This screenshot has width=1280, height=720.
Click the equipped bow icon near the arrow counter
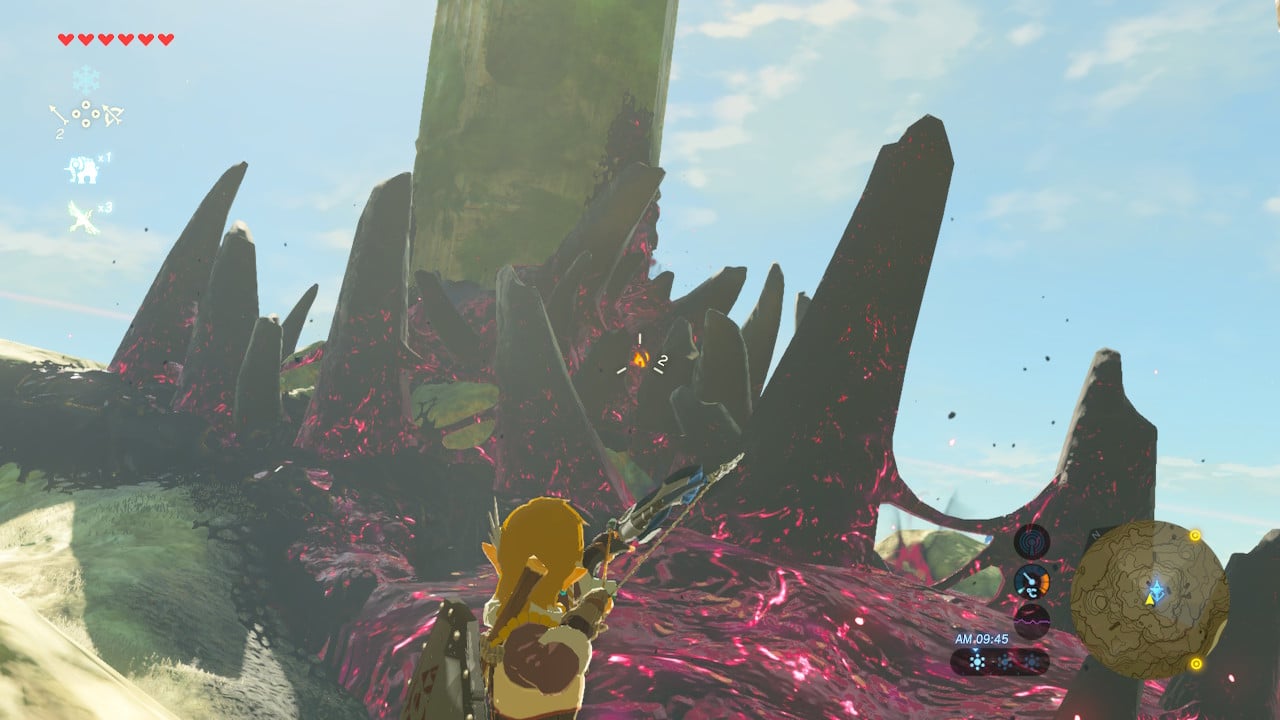(x=113, y=115)
